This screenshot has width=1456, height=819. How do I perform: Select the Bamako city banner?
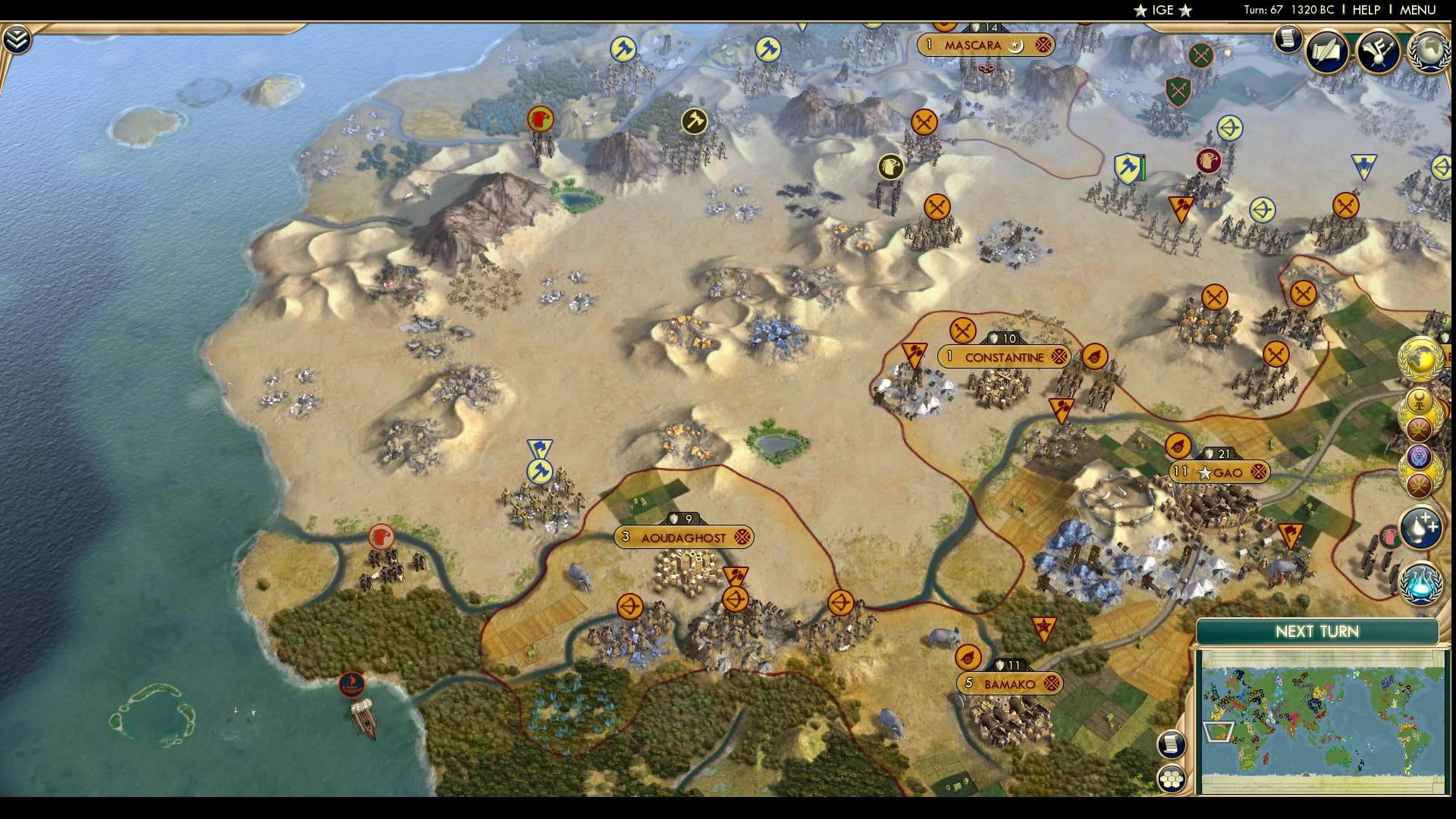click(1009, 684)
